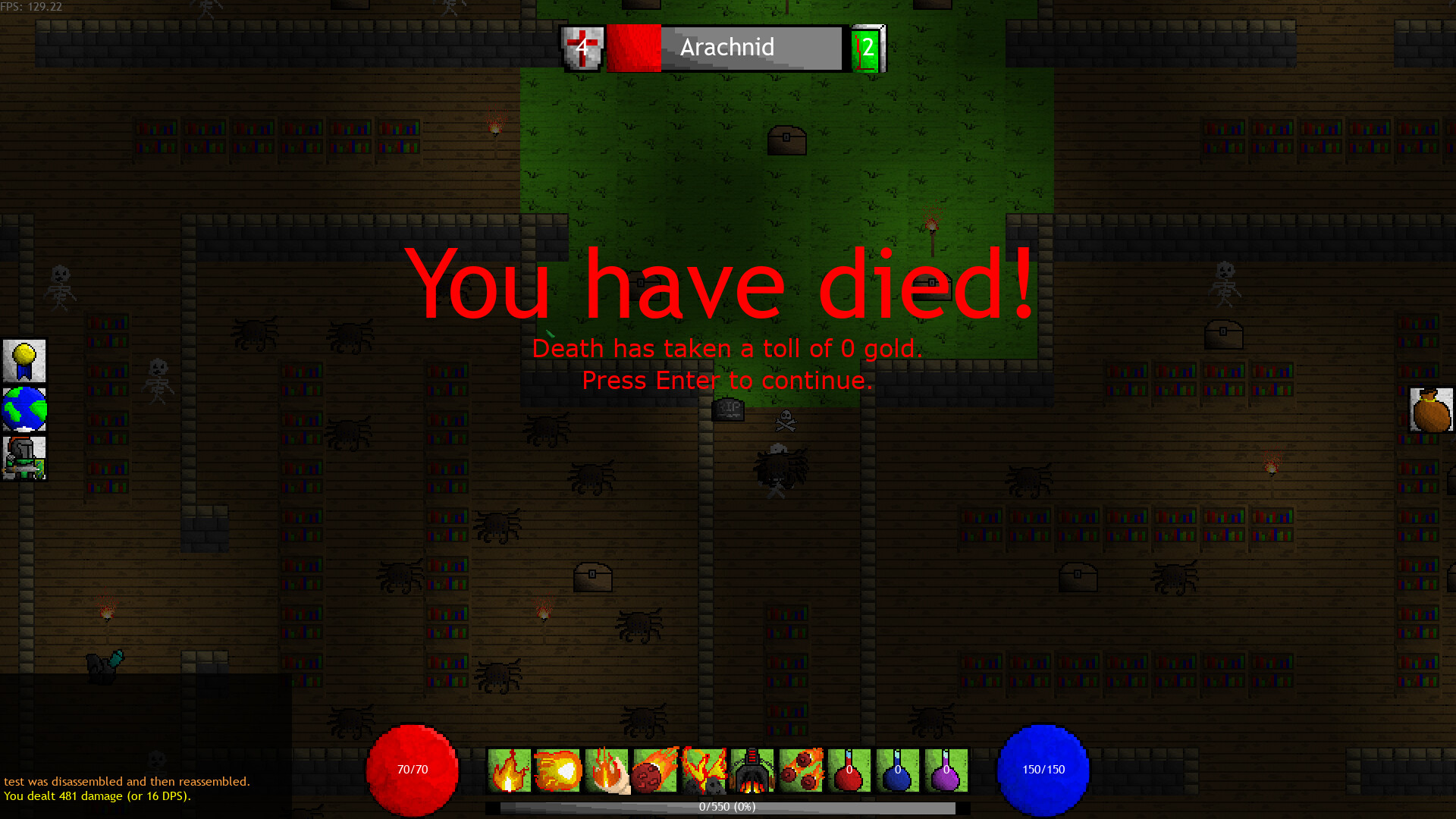The height and width of the screenshot is (819, 1456).
Task: Select the fire phoenix spell icon
Action: tap(704, 771)
